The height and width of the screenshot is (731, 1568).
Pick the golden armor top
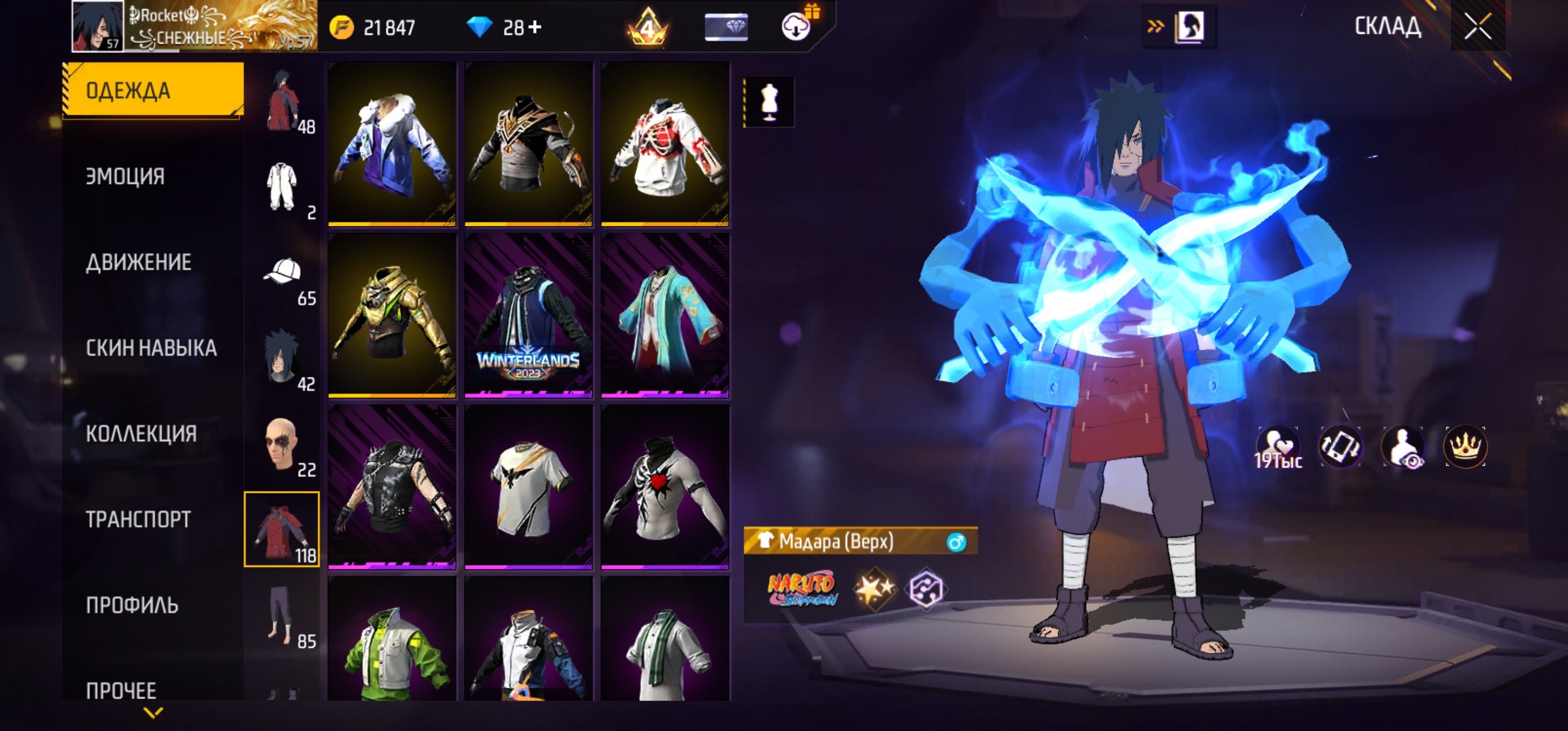pos(392,315)
